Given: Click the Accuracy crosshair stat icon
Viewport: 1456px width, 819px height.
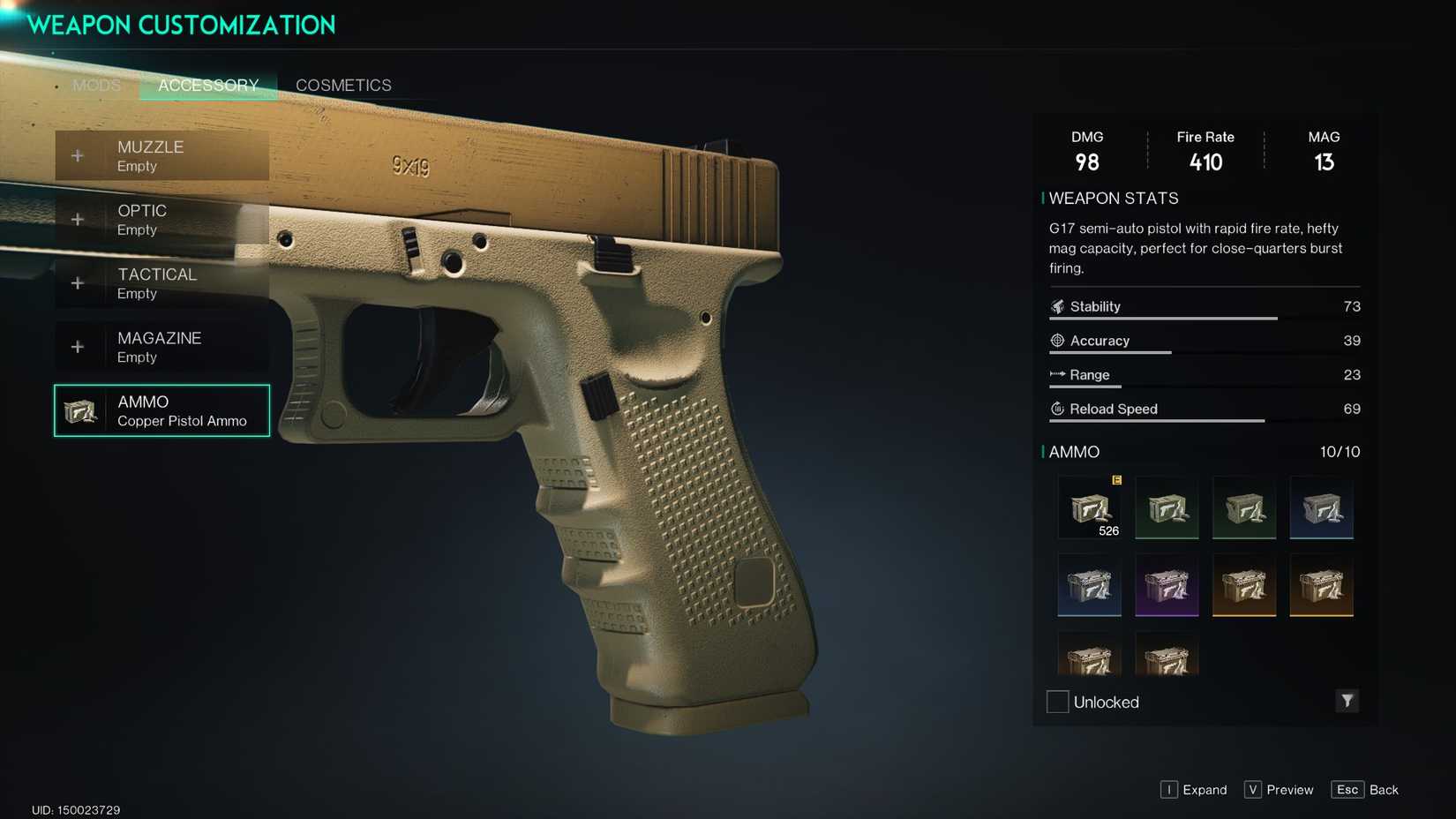Looking at the screenshot, I should coord(1055,341).
